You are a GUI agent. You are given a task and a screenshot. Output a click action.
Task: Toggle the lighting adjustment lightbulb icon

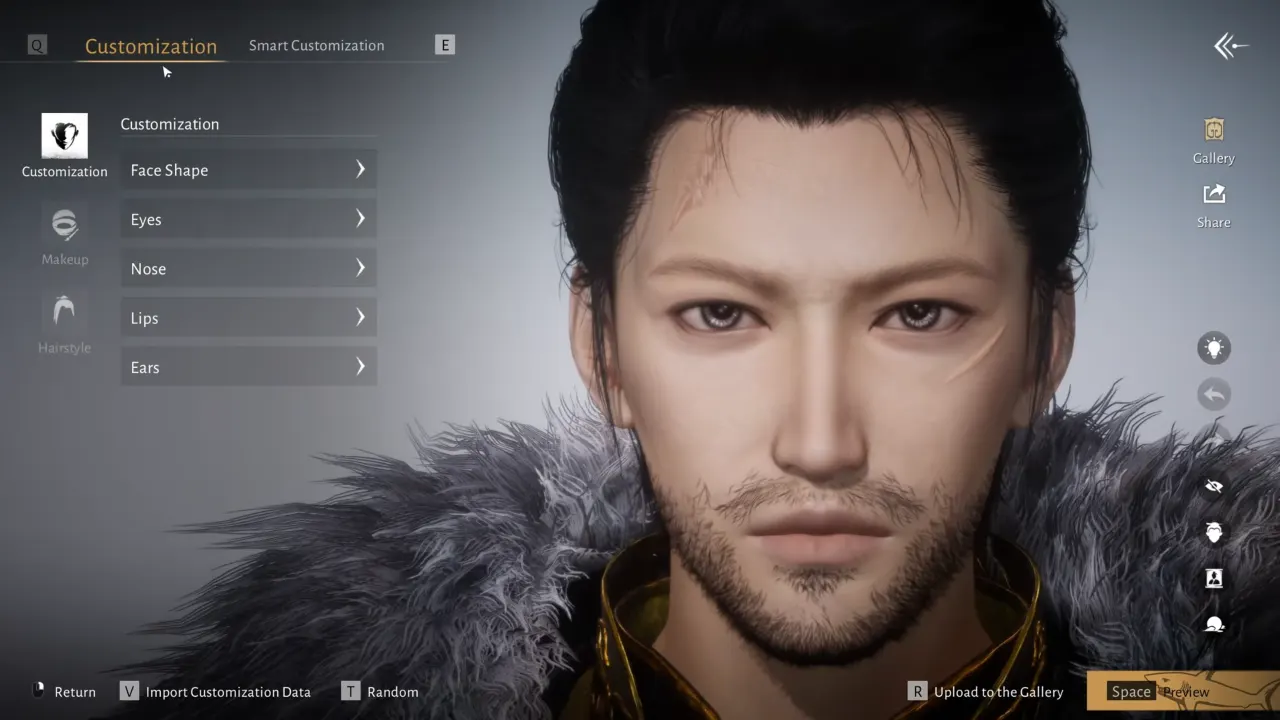[1214, 347]
